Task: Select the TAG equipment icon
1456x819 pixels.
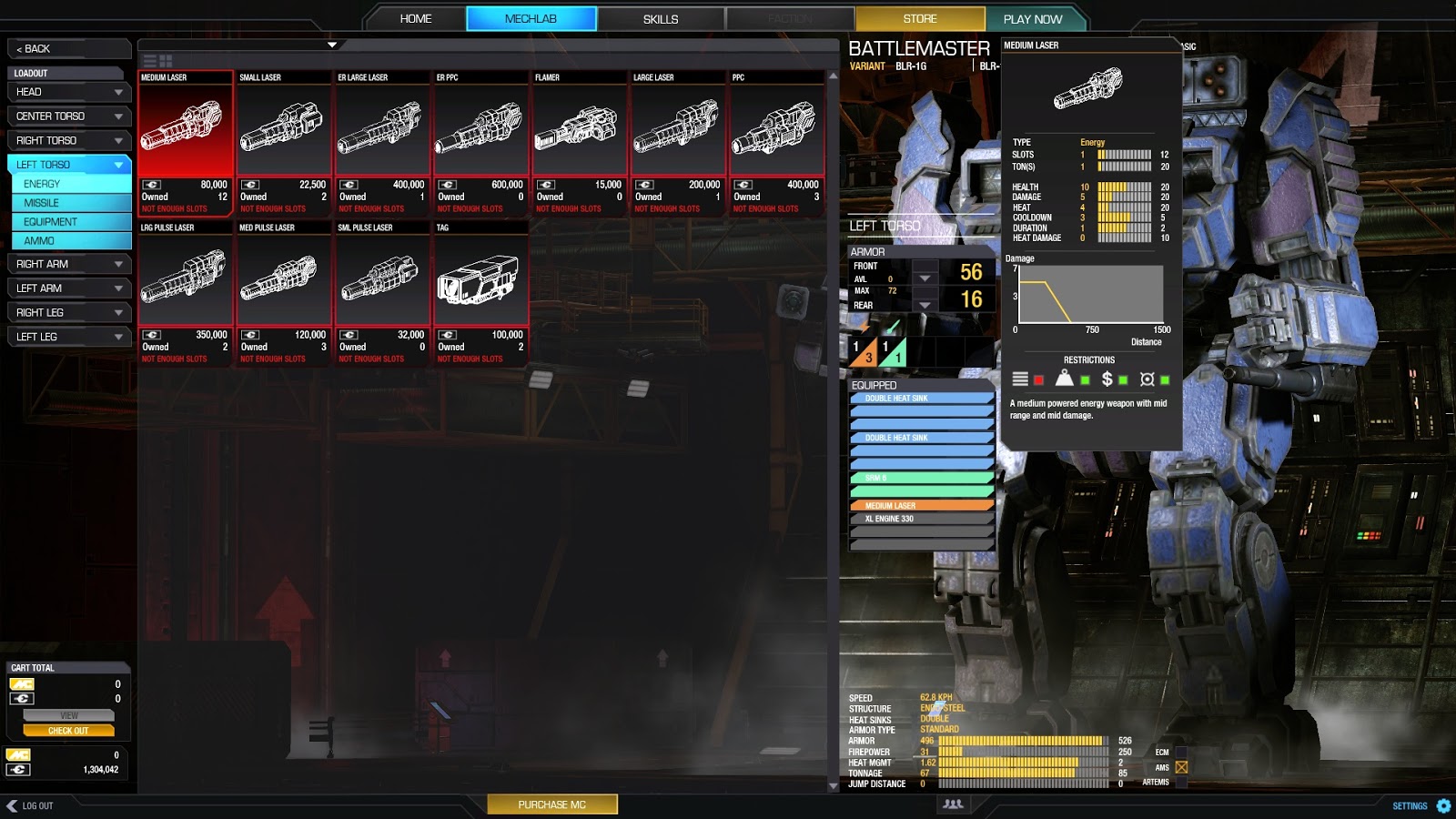Action: point(480,279)
